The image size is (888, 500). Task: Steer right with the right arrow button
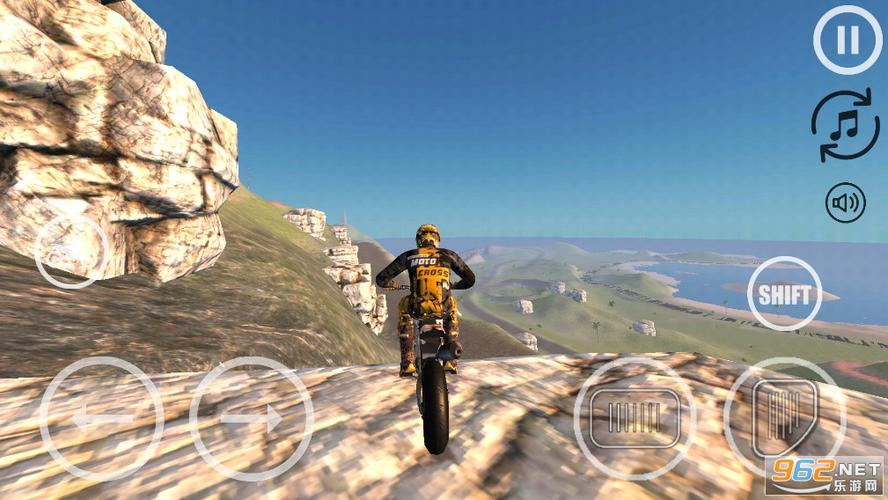pos(251,418)
